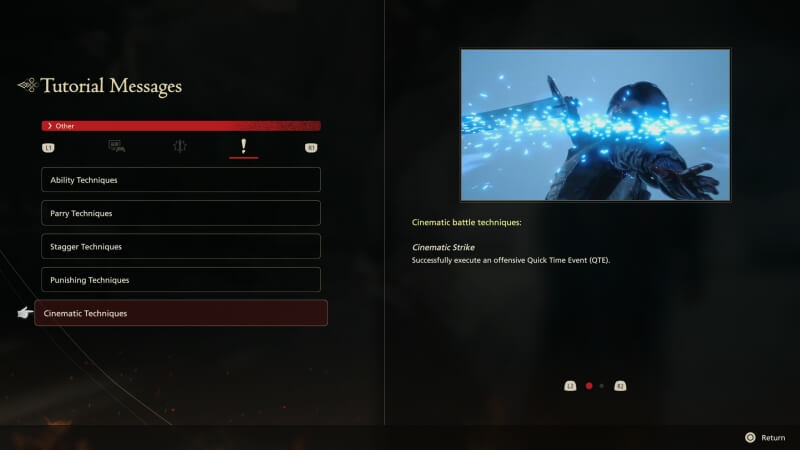This screenshot has width=800, height=450.
Task: Click the red Other category header
Action: (x=180, y=126)
